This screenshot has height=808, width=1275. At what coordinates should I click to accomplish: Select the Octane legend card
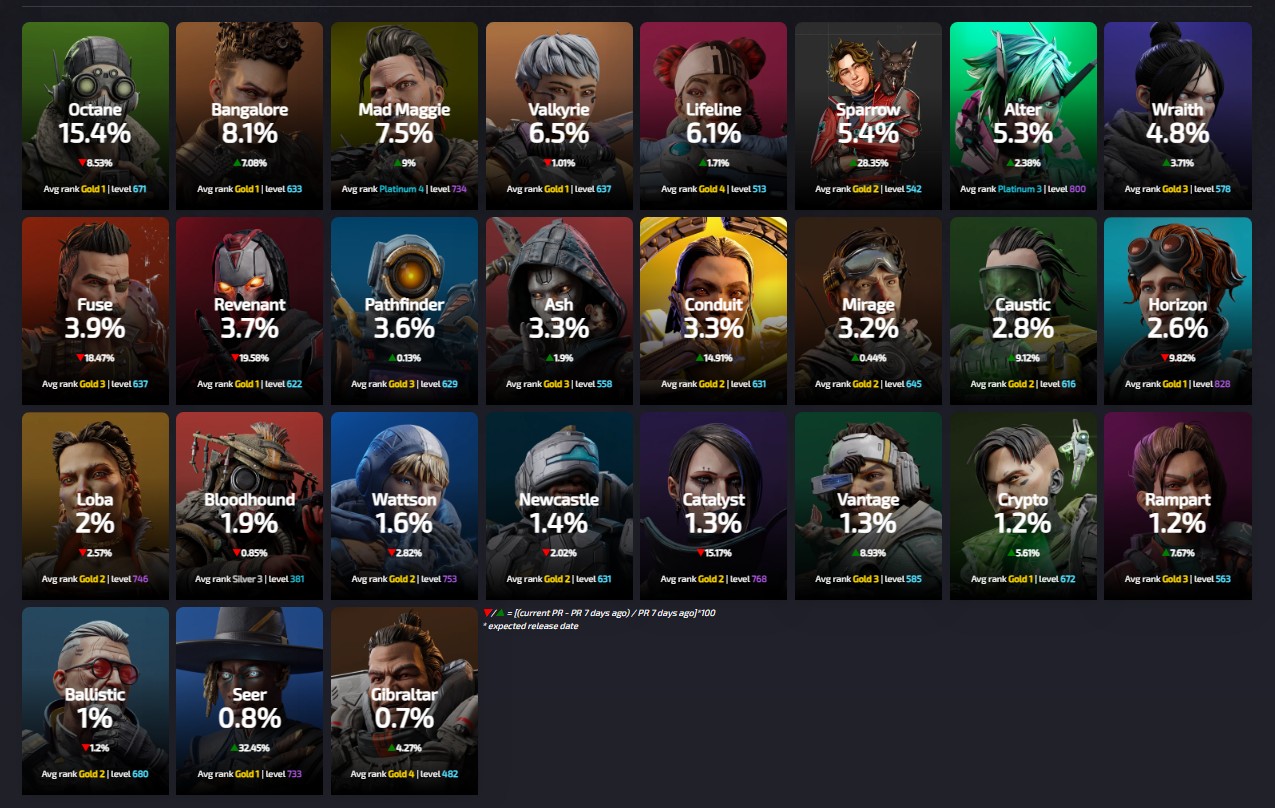pos(95,116)
